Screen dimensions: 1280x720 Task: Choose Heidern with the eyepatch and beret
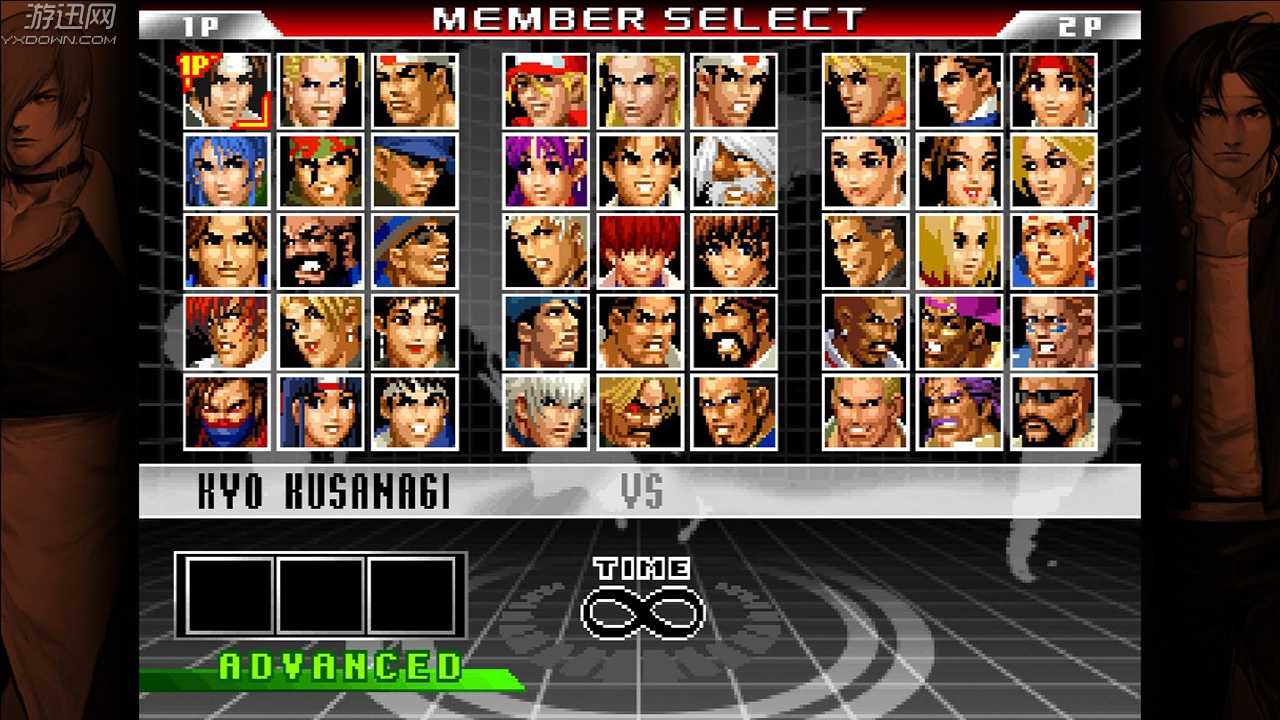tap(640, 411)
